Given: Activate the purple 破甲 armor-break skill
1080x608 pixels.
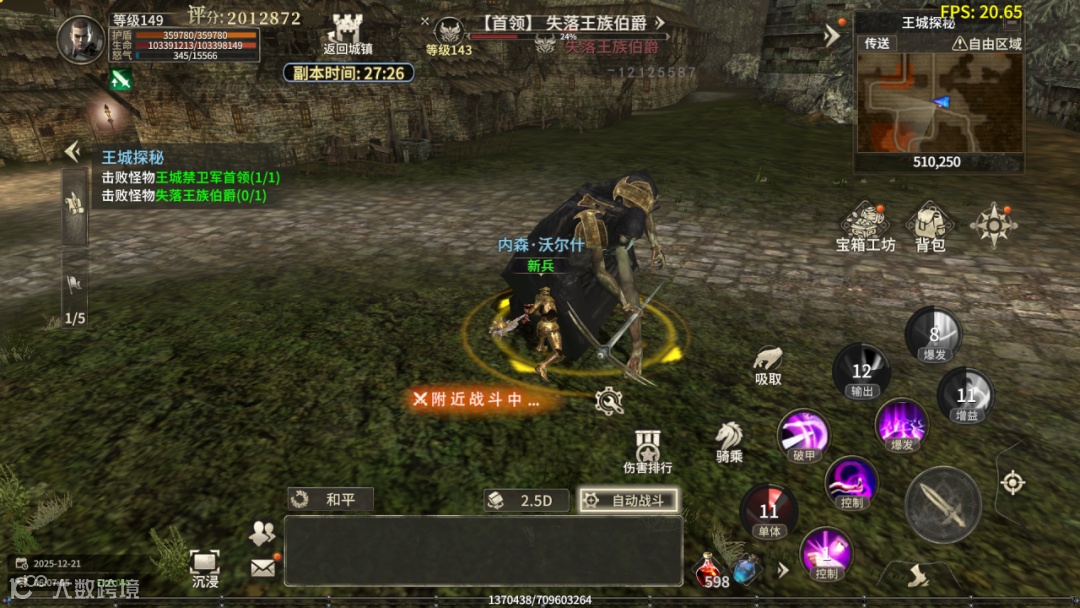Looking at the screenshot, I should coord(803,434).
